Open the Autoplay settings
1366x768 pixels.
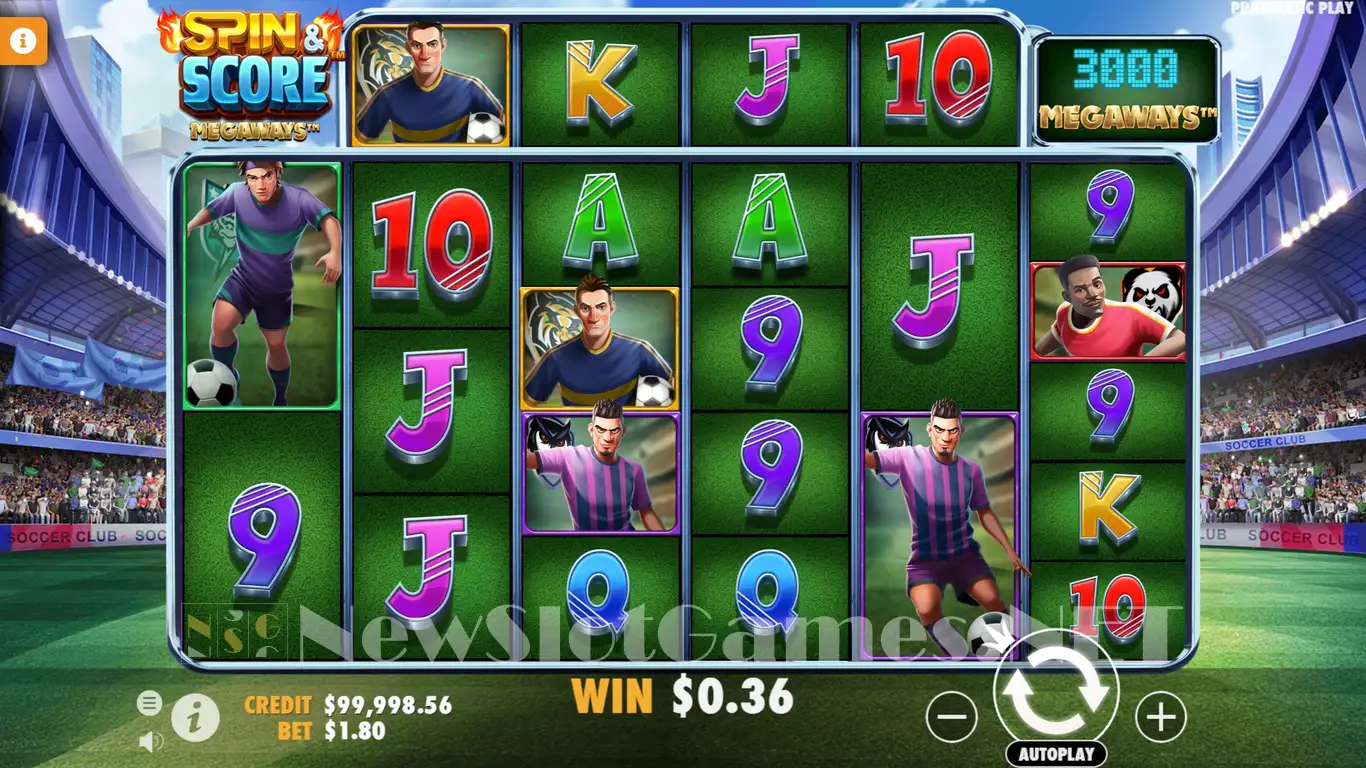pyautogui.click(x=1056, y=753)
